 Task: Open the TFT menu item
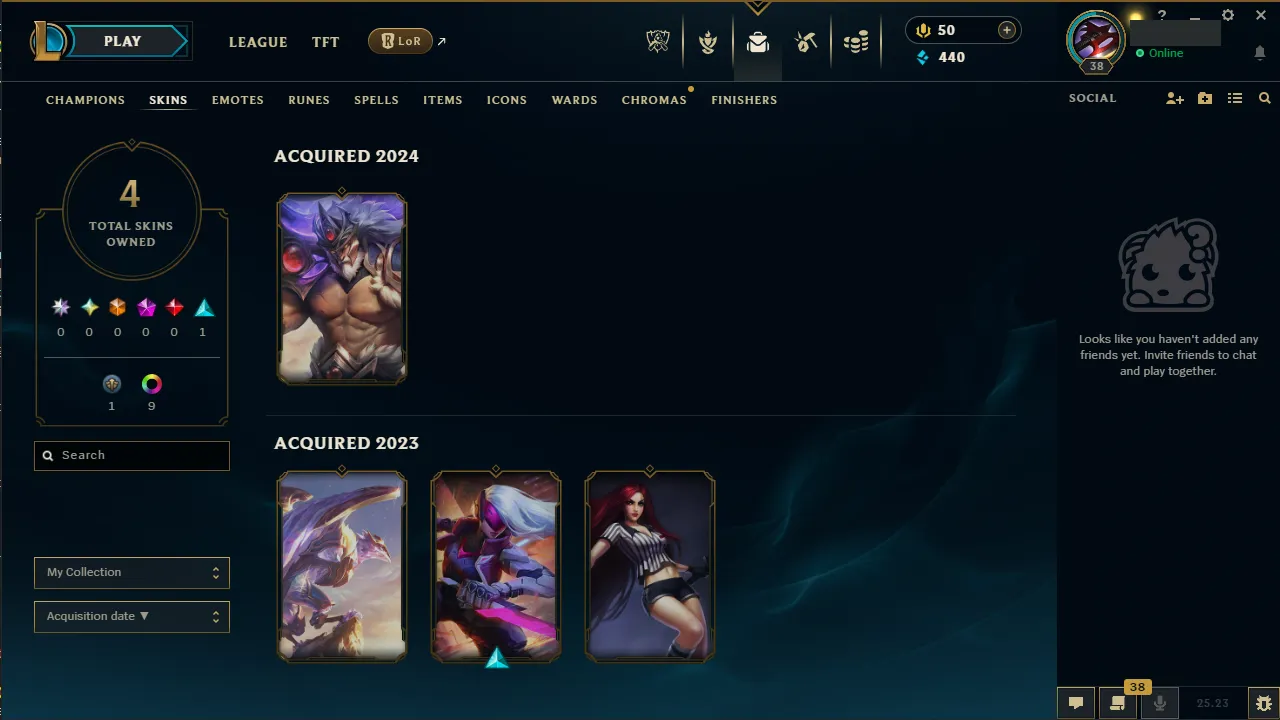[325, 42]
